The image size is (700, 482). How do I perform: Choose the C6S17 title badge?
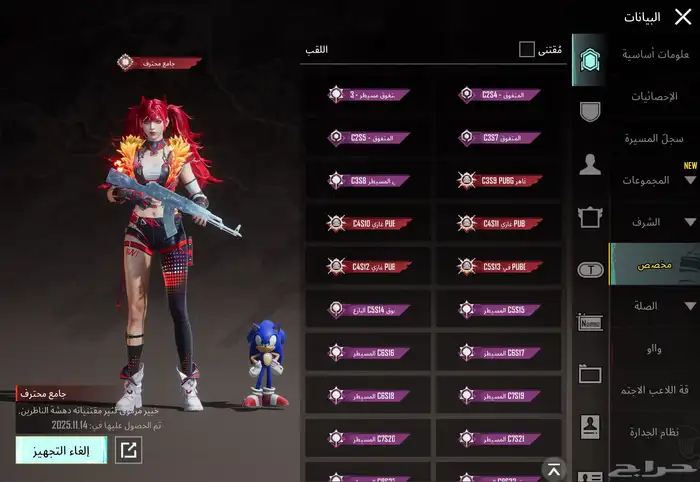(499, 353)
